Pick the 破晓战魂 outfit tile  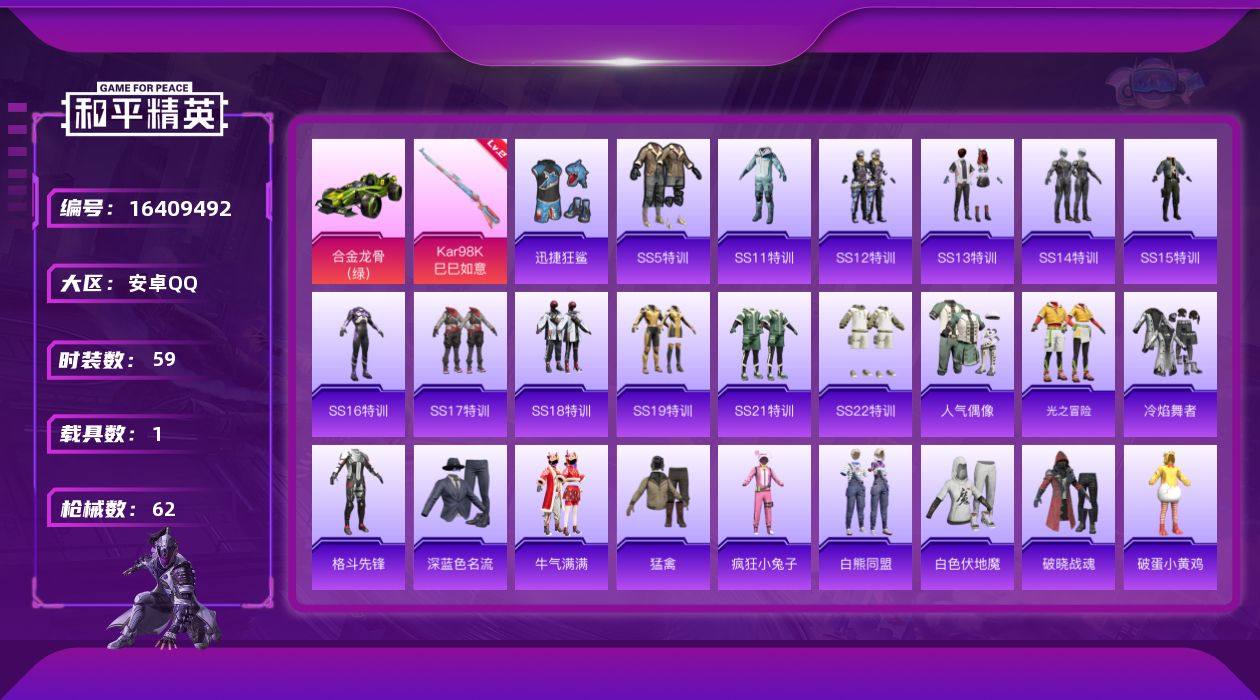[x=1068, y=517]
